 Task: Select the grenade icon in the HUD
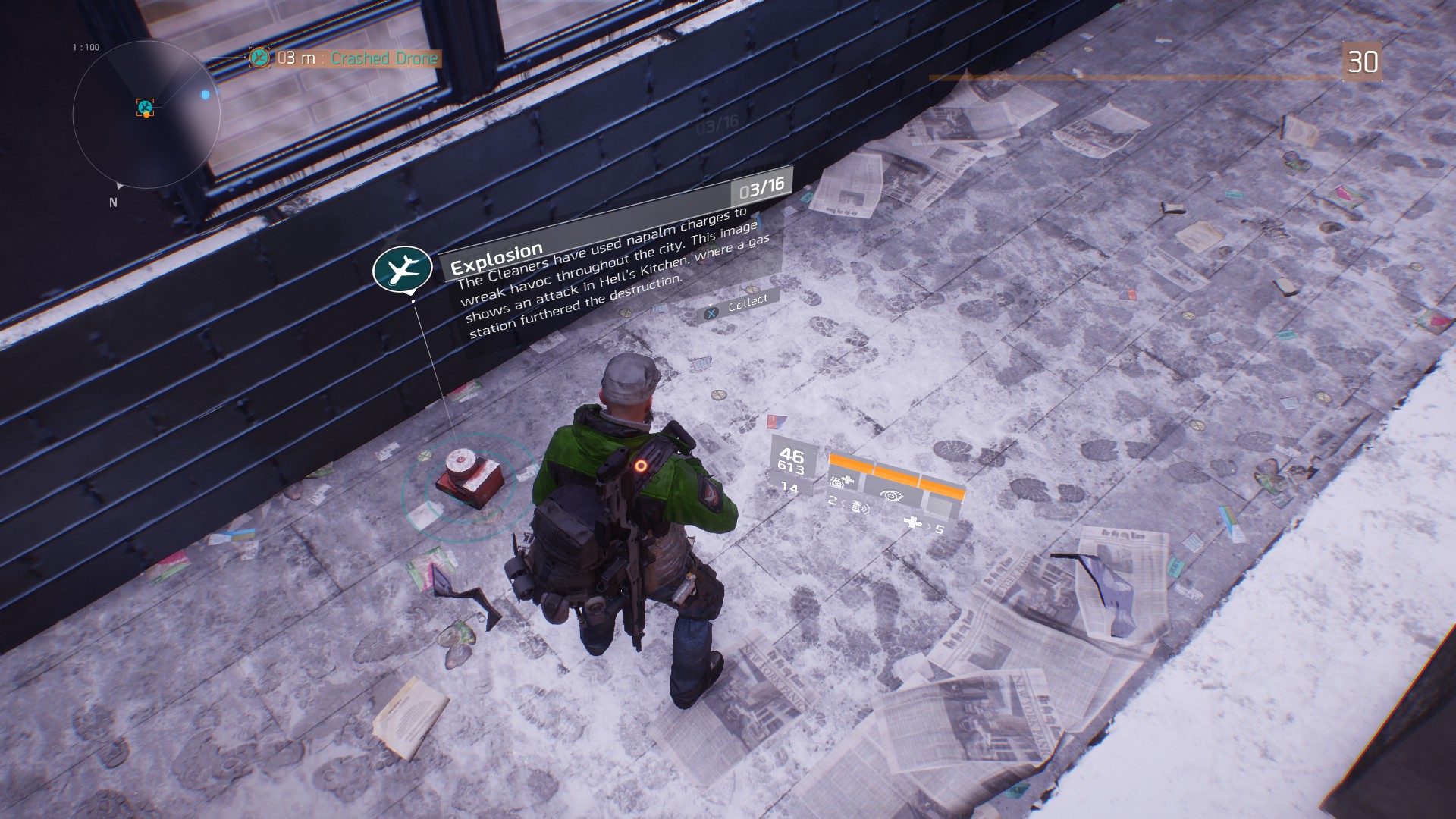point(858,507)
